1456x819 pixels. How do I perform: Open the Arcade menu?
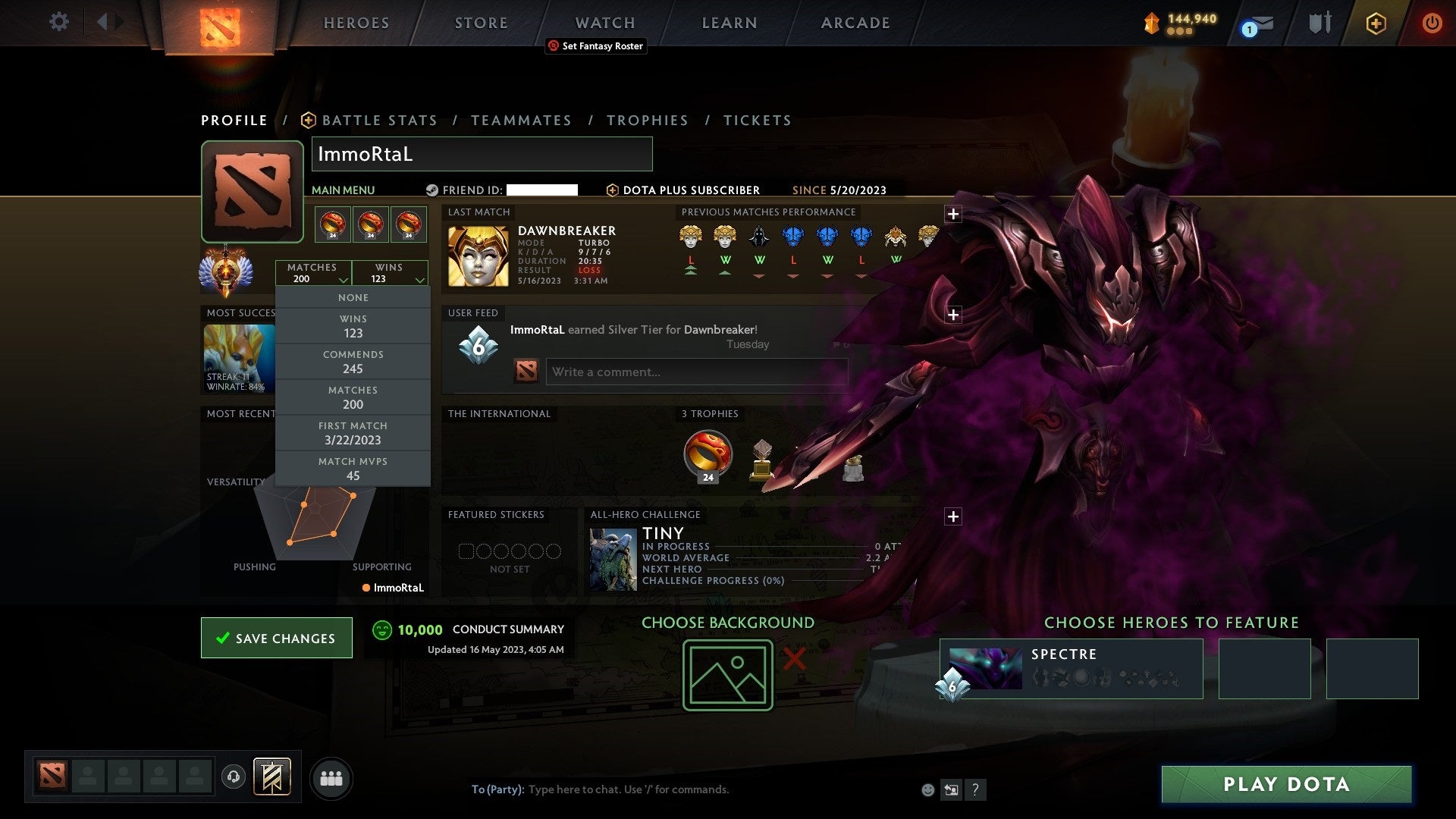pyautogui.click(x=854, y=23)
